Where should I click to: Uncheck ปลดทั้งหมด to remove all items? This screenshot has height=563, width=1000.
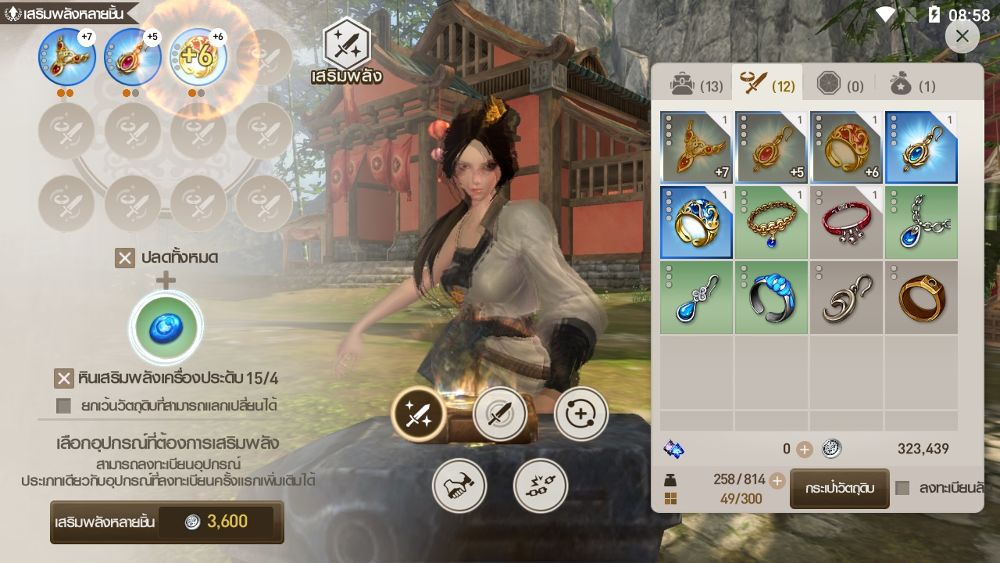pos(125,258)
